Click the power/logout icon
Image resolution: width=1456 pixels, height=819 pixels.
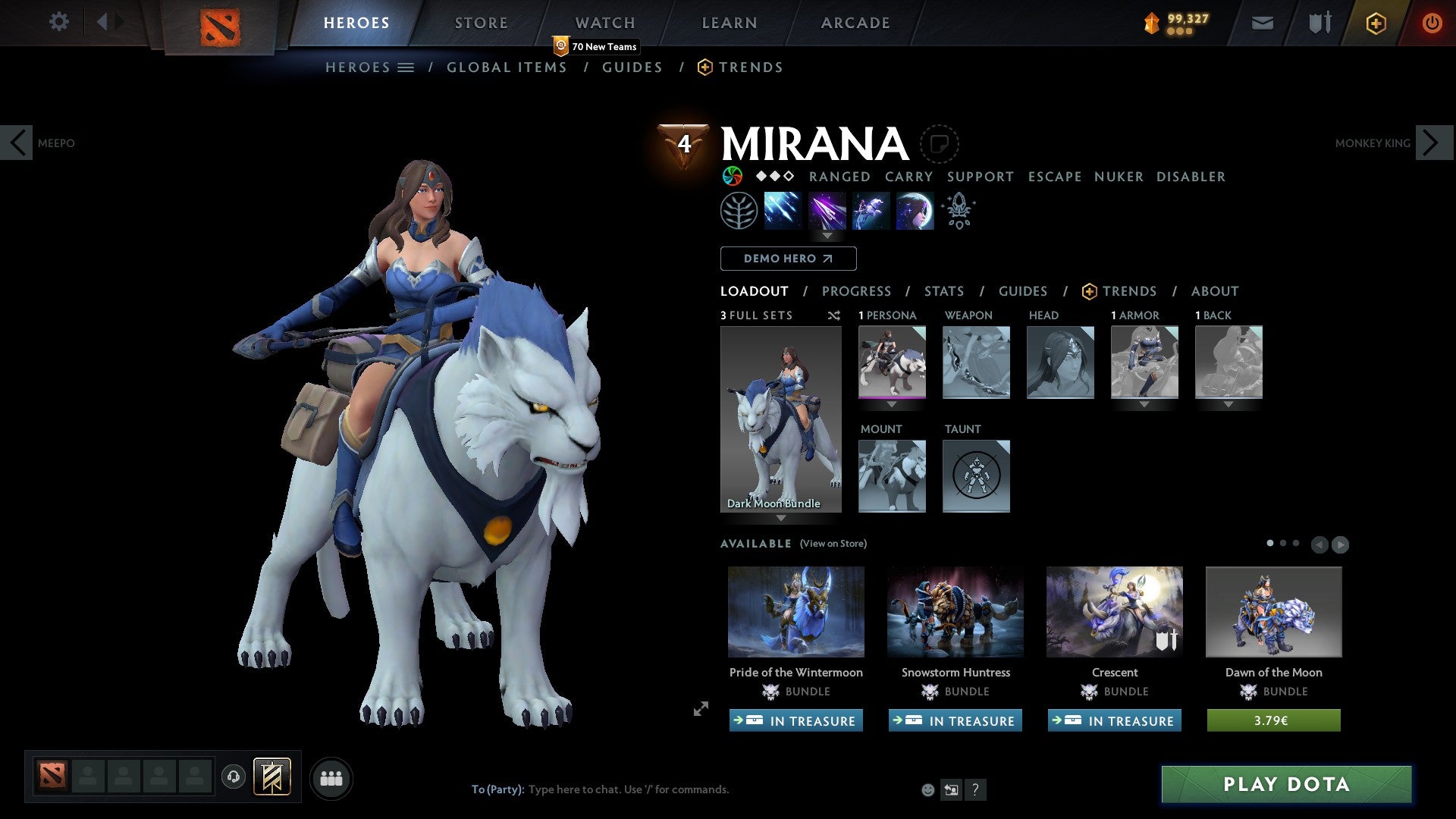click(1432, 23)
